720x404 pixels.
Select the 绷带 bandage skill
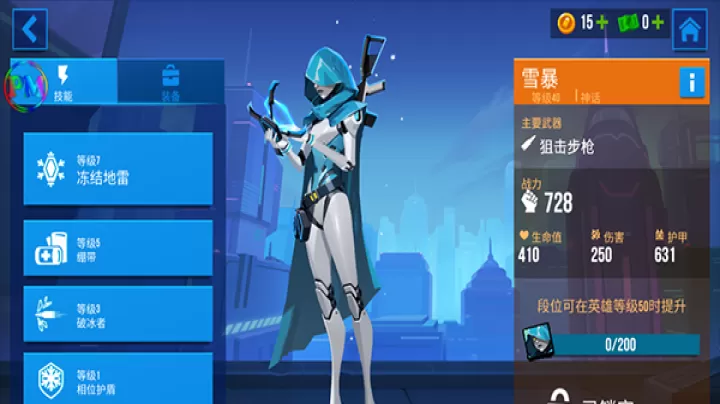pos(118,248)
